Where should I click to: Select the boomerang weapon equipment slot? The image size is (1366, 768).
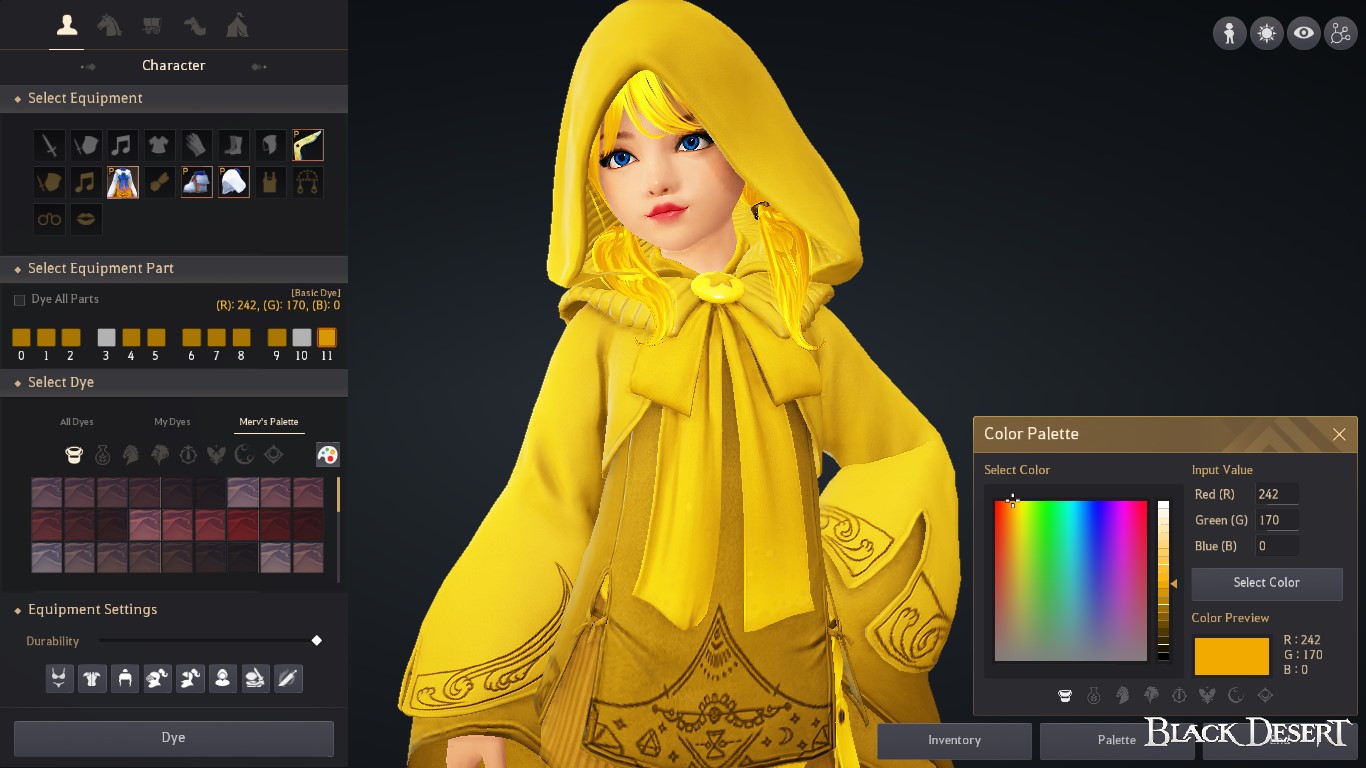(308, 144)
